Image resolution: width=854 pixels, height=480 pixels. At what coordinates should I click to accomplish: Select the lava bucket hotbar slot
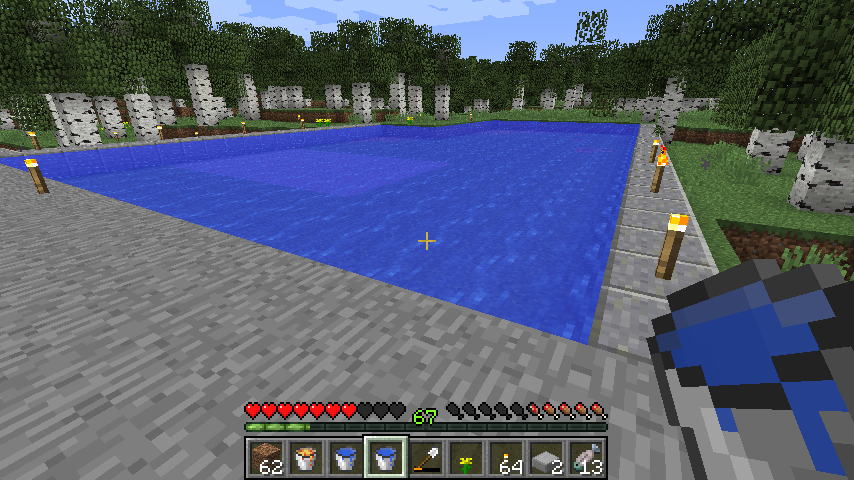pos(306,460)
